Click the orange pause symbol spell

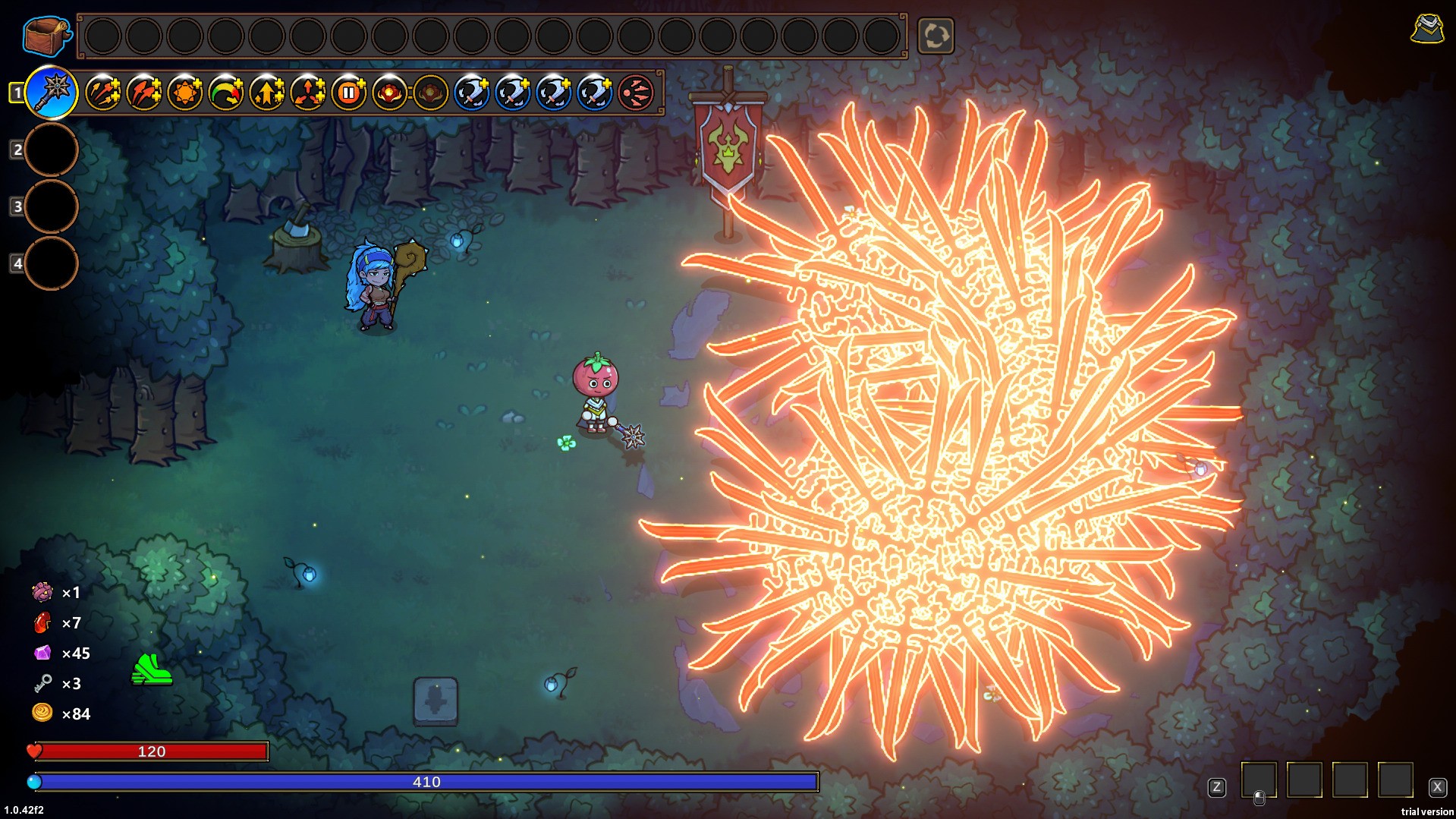(349, 93)
